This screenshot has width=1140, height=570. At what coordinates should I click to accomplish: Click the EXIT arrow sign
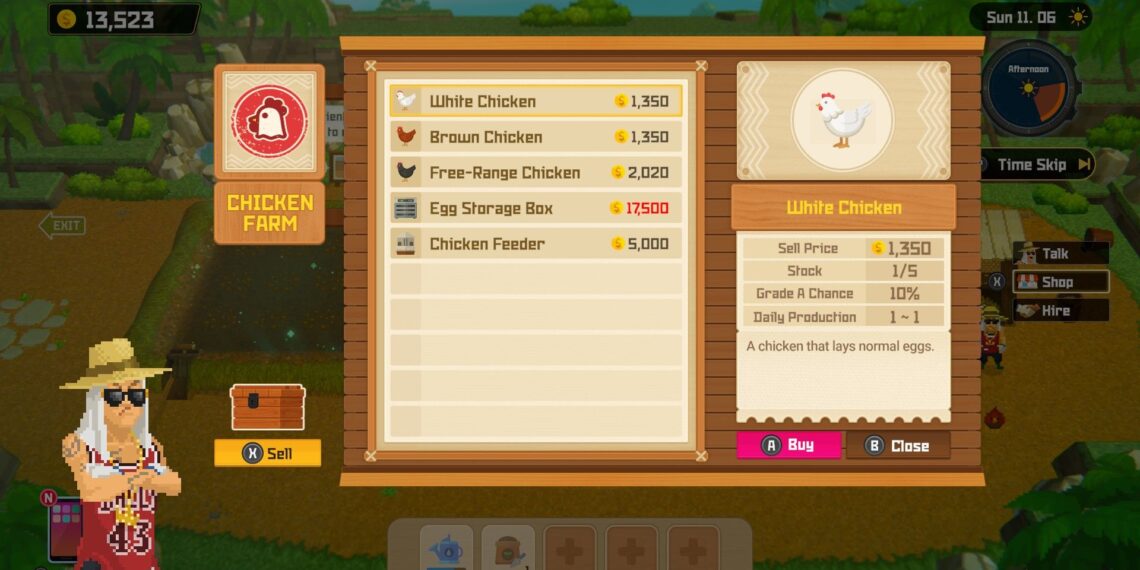[x=62, y=226]
